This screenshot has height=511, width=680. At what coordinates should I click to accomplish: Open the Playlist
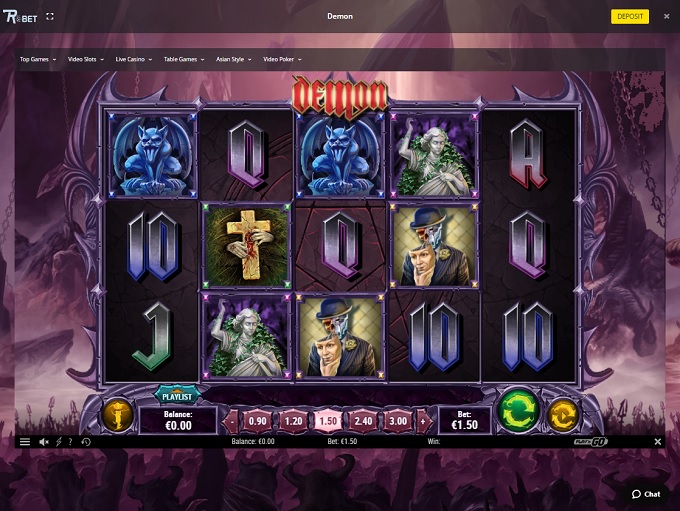[x=178, y=396]
